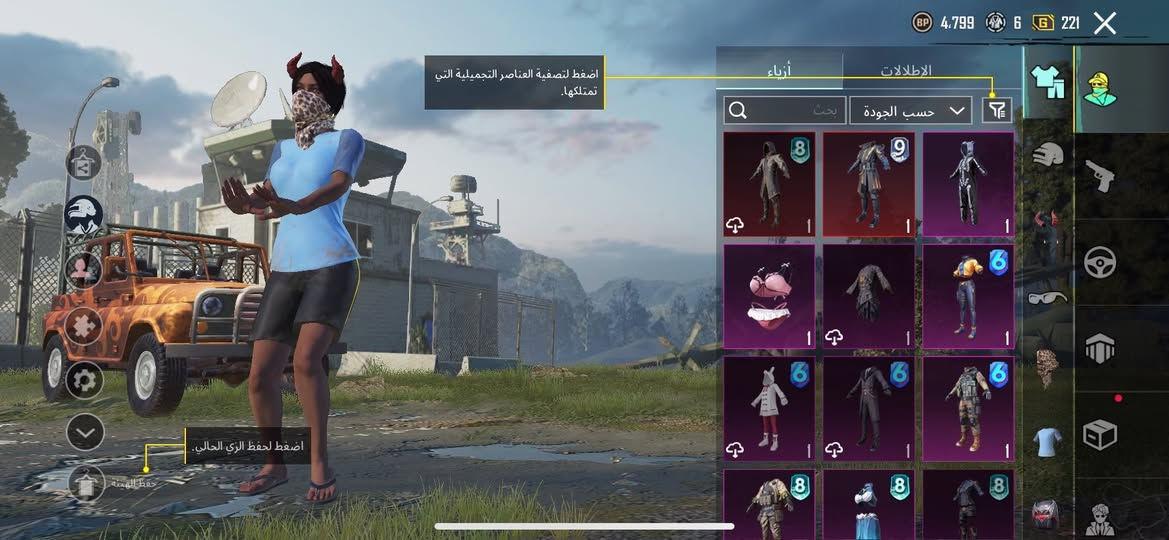Viewport: 1169px width, 540px height.
Task: Select the blue t-shirt category
Action: 1048,441
